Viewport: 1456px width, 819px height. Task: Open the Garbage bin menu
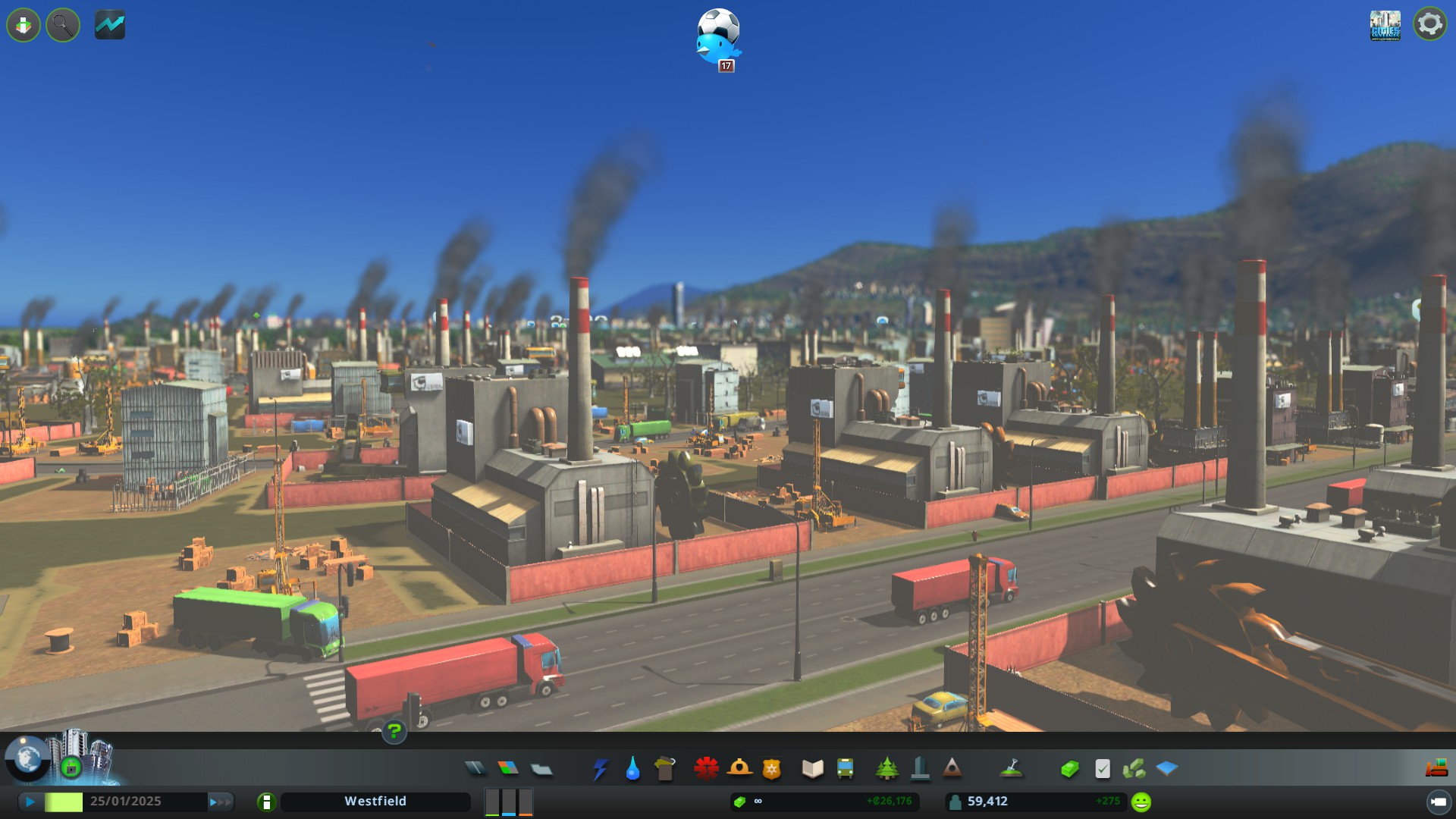click(x=665, y=769)
